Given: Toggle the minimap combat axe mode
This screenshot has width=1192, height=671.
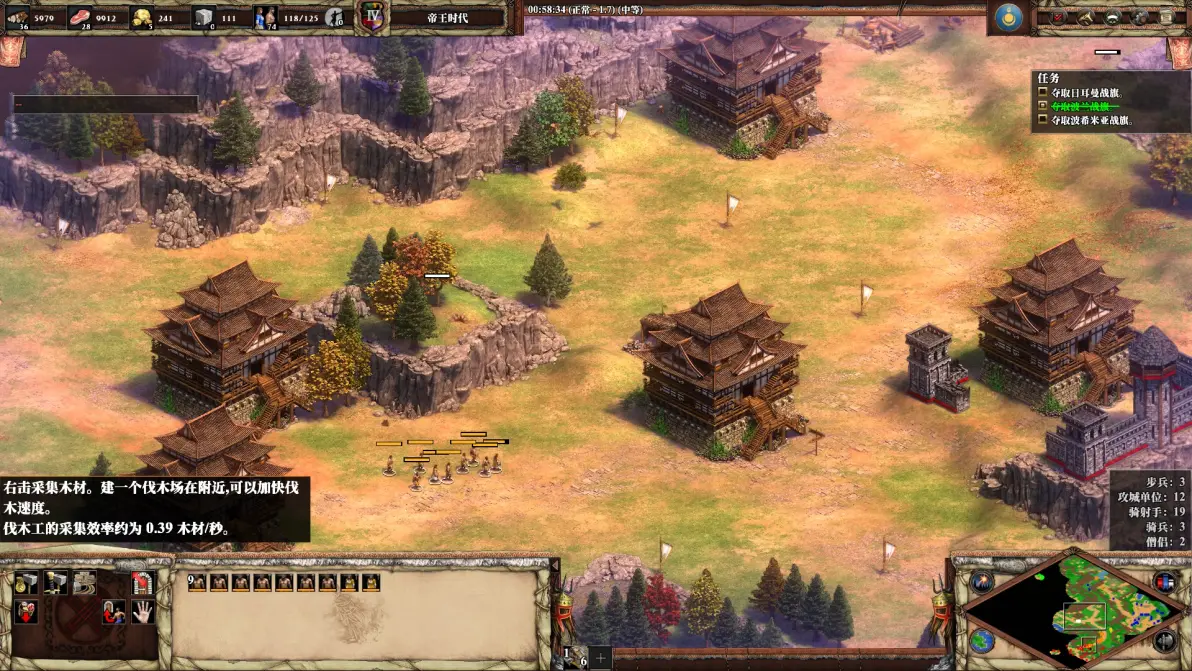Looking at the screenshot, I should 1164,640.
